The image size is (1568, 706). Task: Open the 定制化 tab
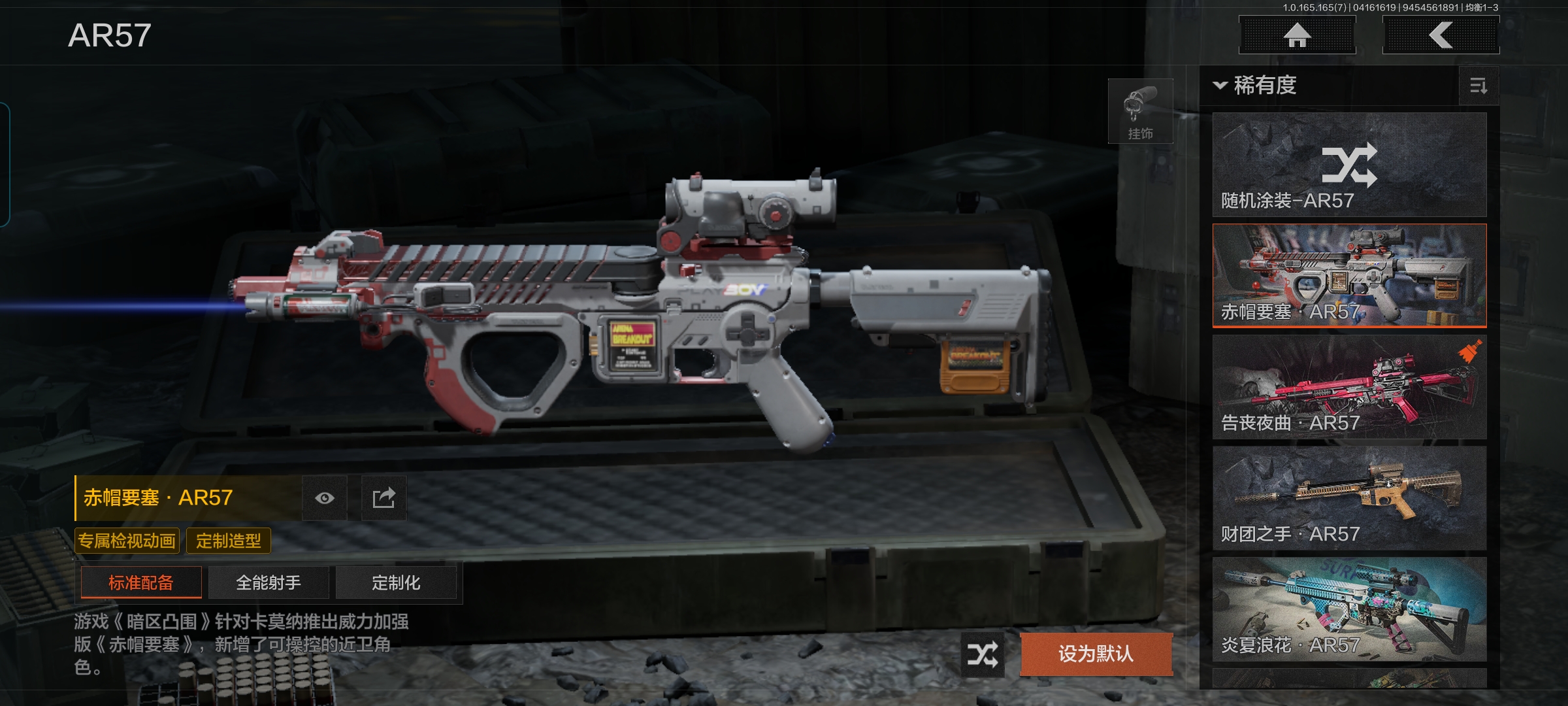(396, 582)
